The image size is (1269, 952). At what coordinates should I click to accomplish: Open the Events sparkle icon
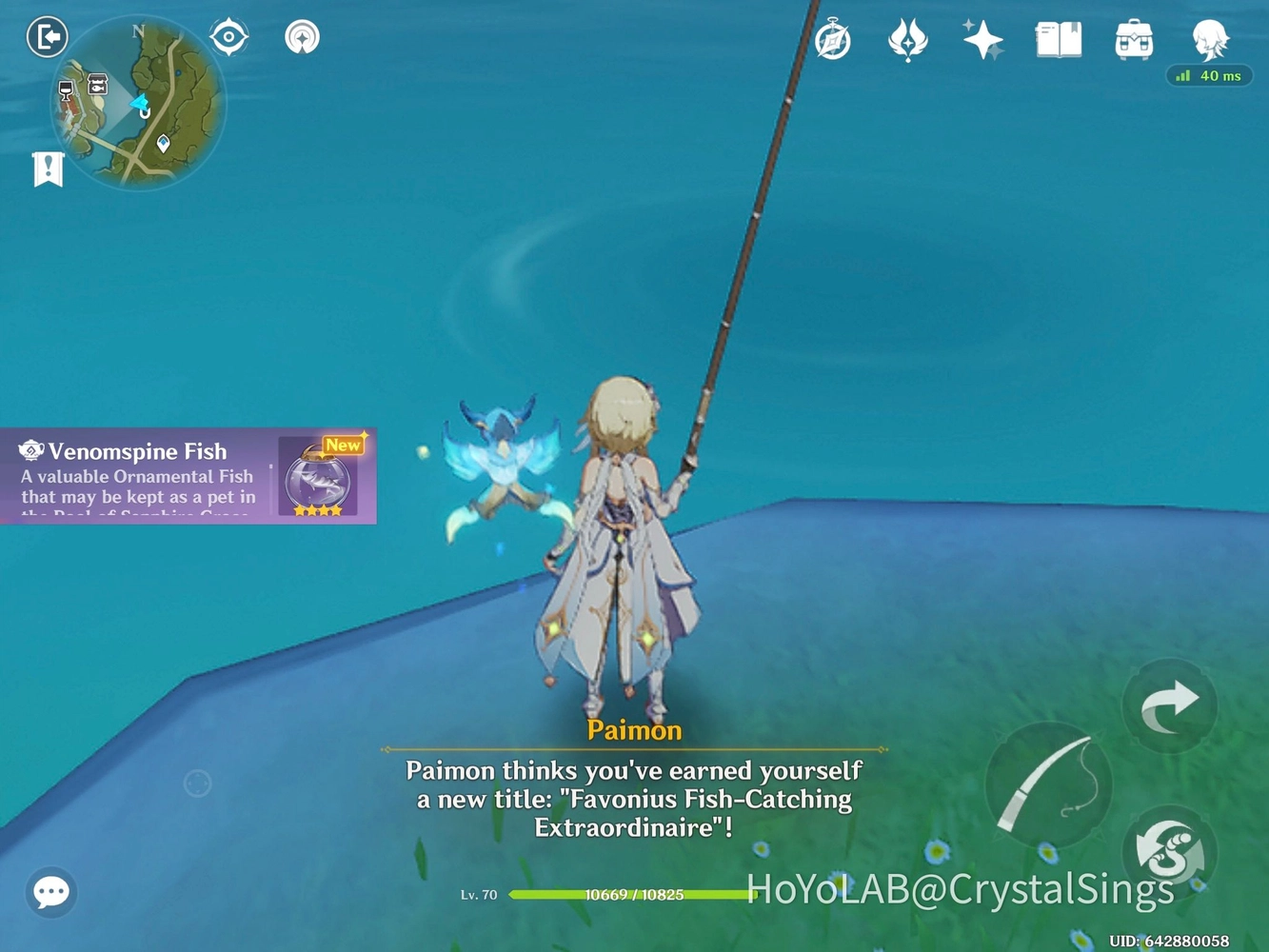pos(983,38)
